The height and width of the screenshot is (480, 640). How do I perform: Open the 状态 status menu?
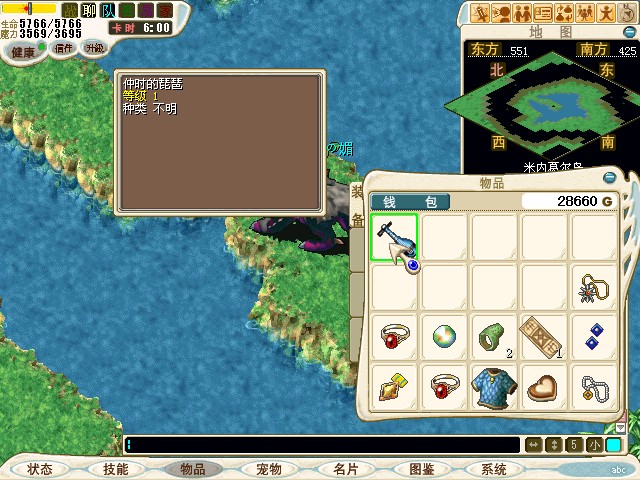pos(40,469)
